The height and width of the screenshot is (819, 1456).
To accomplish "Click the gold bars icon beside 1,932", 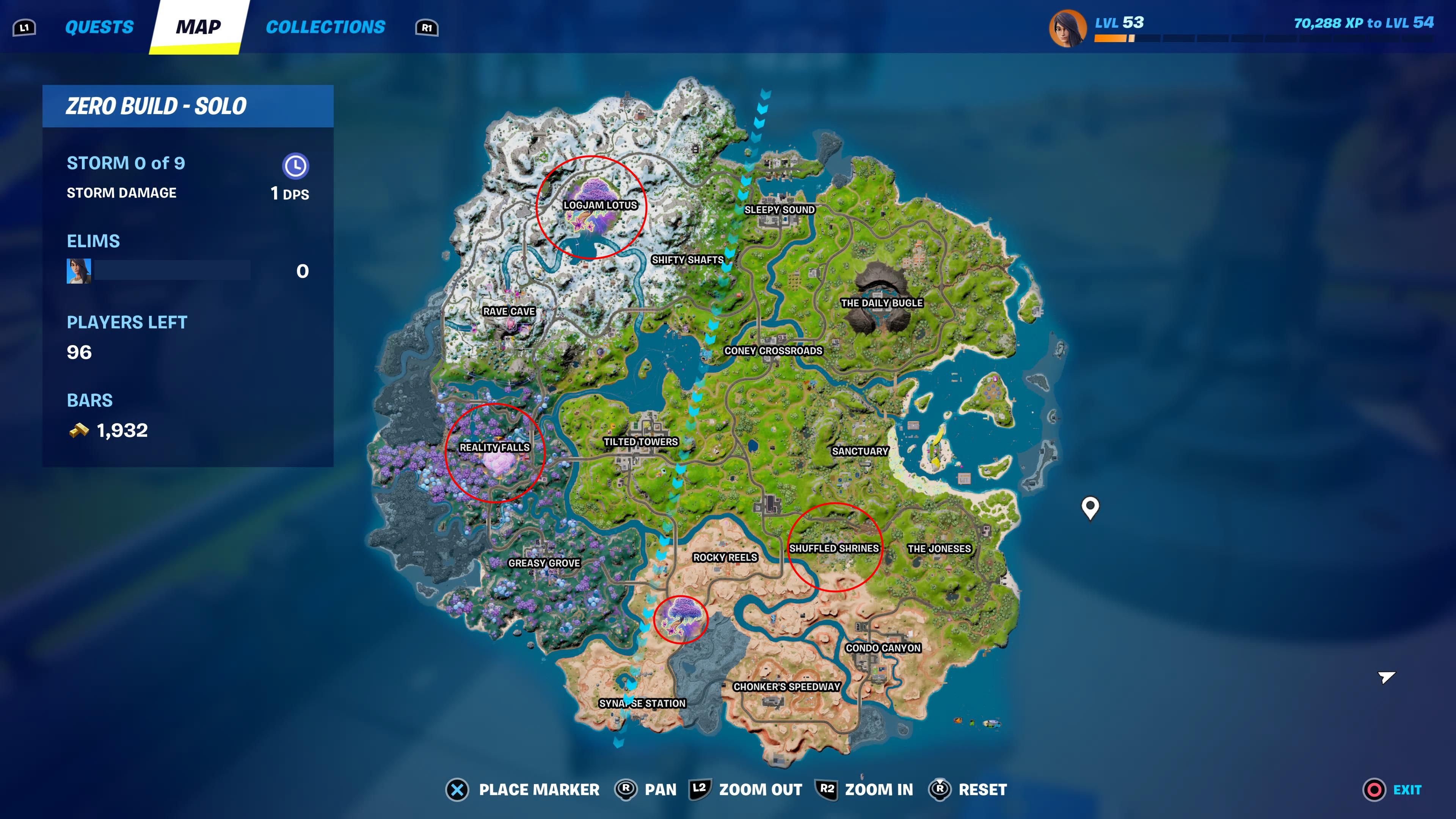I will [x=79, y=430].
